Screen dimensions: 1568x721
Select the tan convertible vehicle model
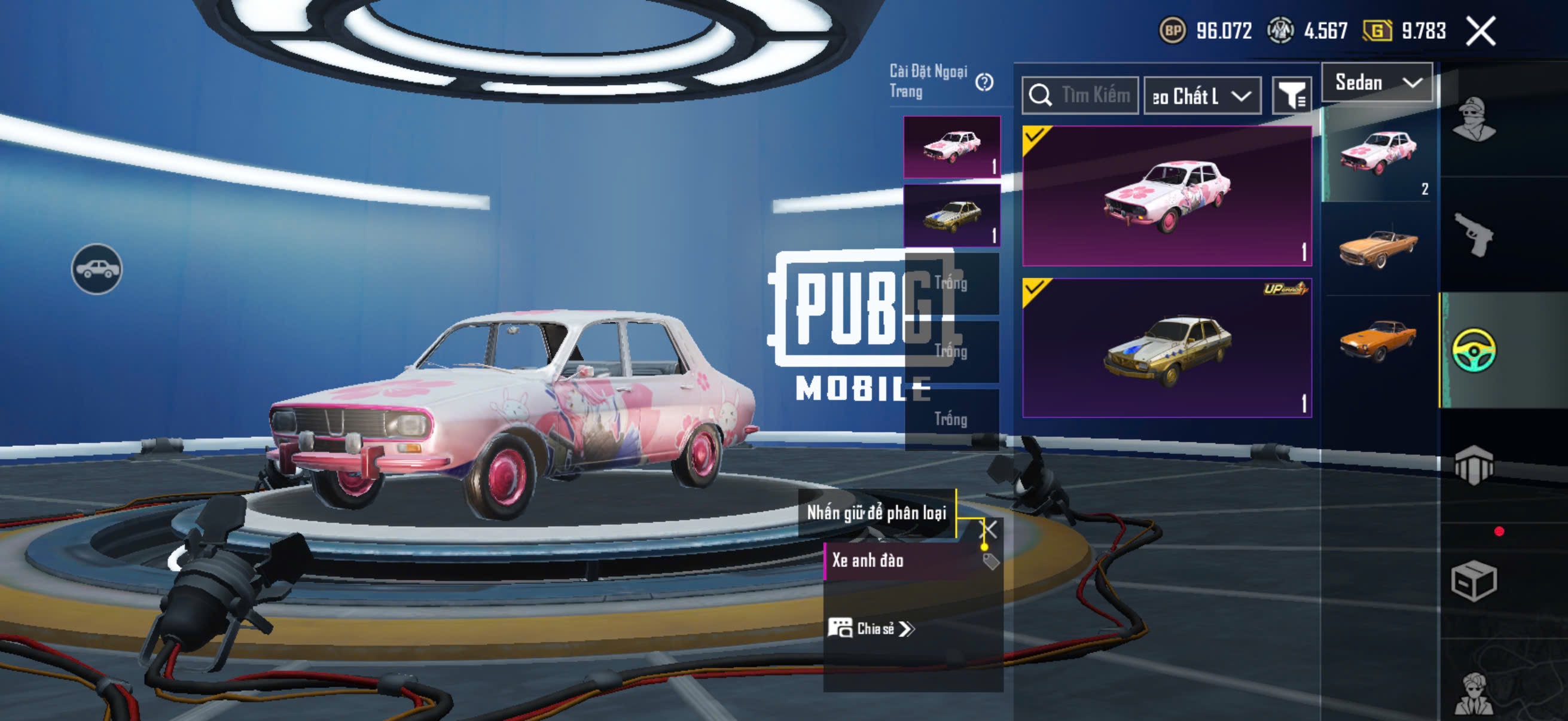pos(1378,247)
